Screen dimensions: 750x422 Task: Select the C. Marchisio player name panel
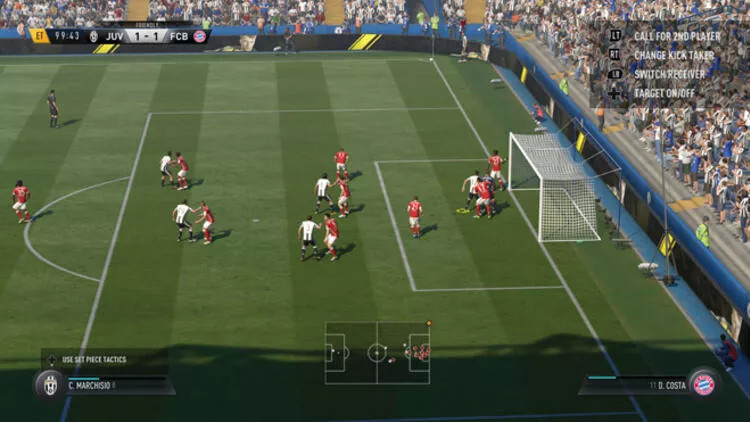point(118,385)
